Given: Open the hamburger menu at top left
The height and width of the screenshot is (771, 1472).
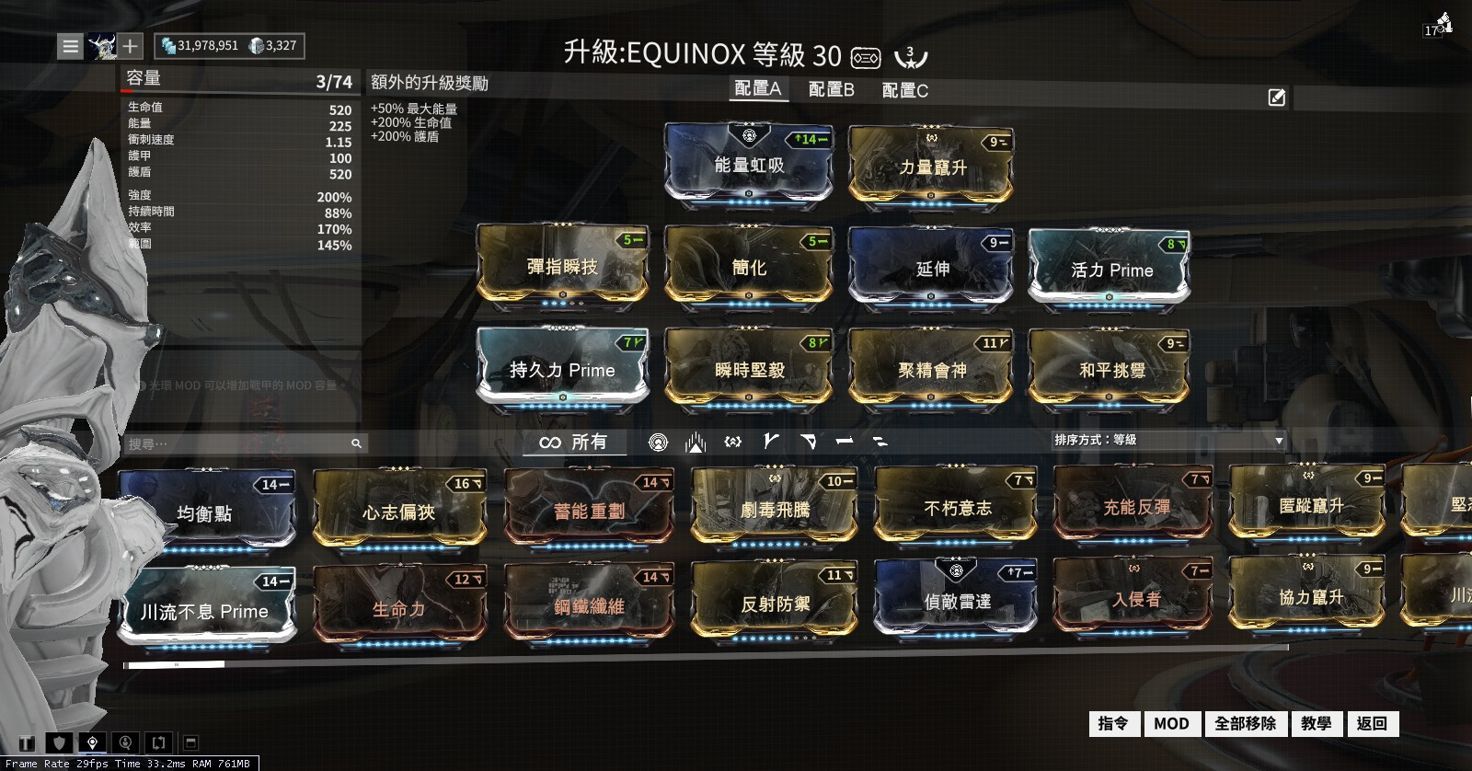Looking at the screenshot, I should (x=68, y=45).
